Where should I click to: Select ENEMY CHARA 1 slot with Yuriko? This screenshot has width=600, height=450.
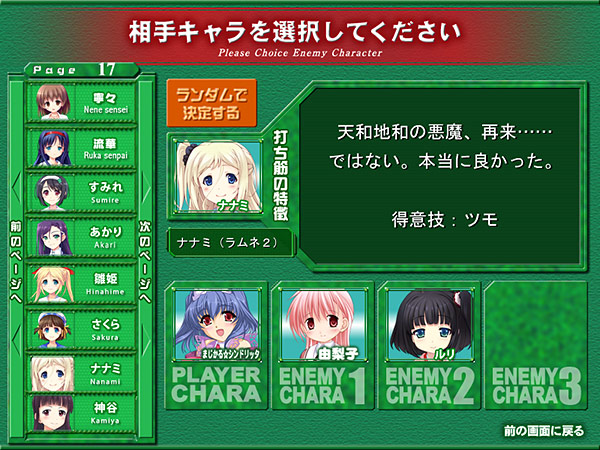click(x=323, y=341)
